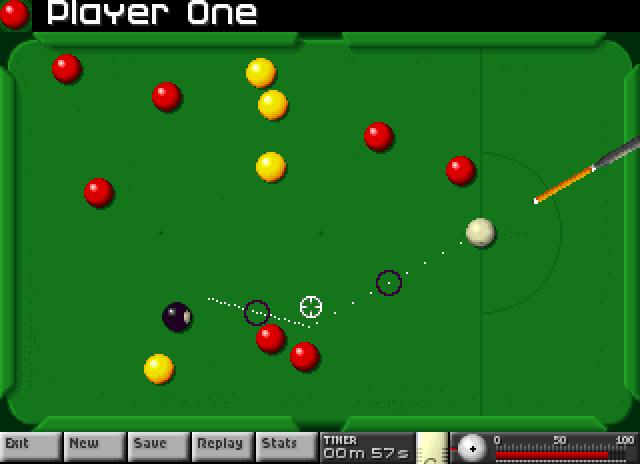Set spin on the cue ball icon

coord(472,449)
